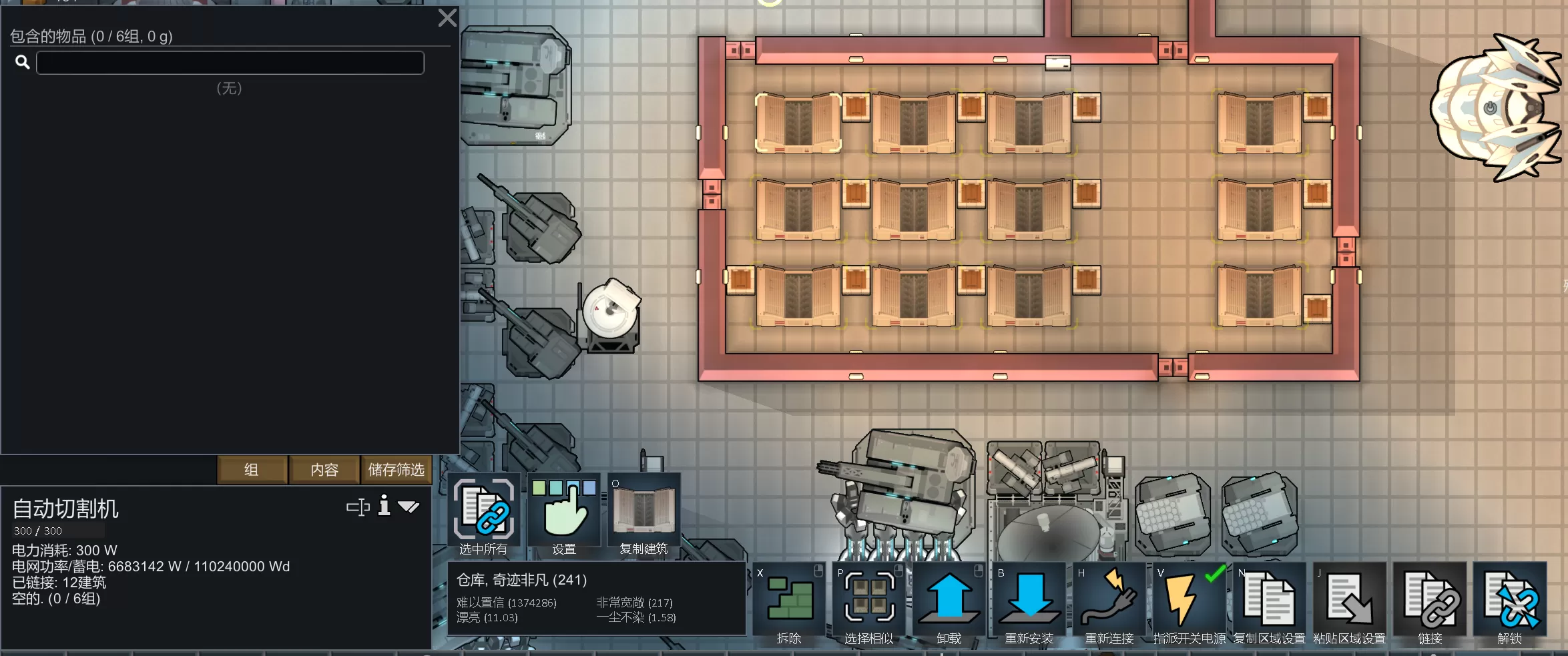
Task: Close the contained items panel
Action: pos(447,18)
